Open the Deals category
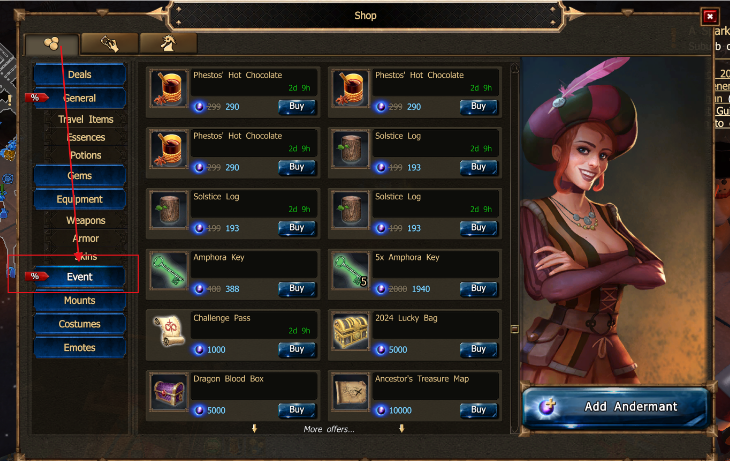The height and width of the screenshot is (461, 732). (79, 75)
